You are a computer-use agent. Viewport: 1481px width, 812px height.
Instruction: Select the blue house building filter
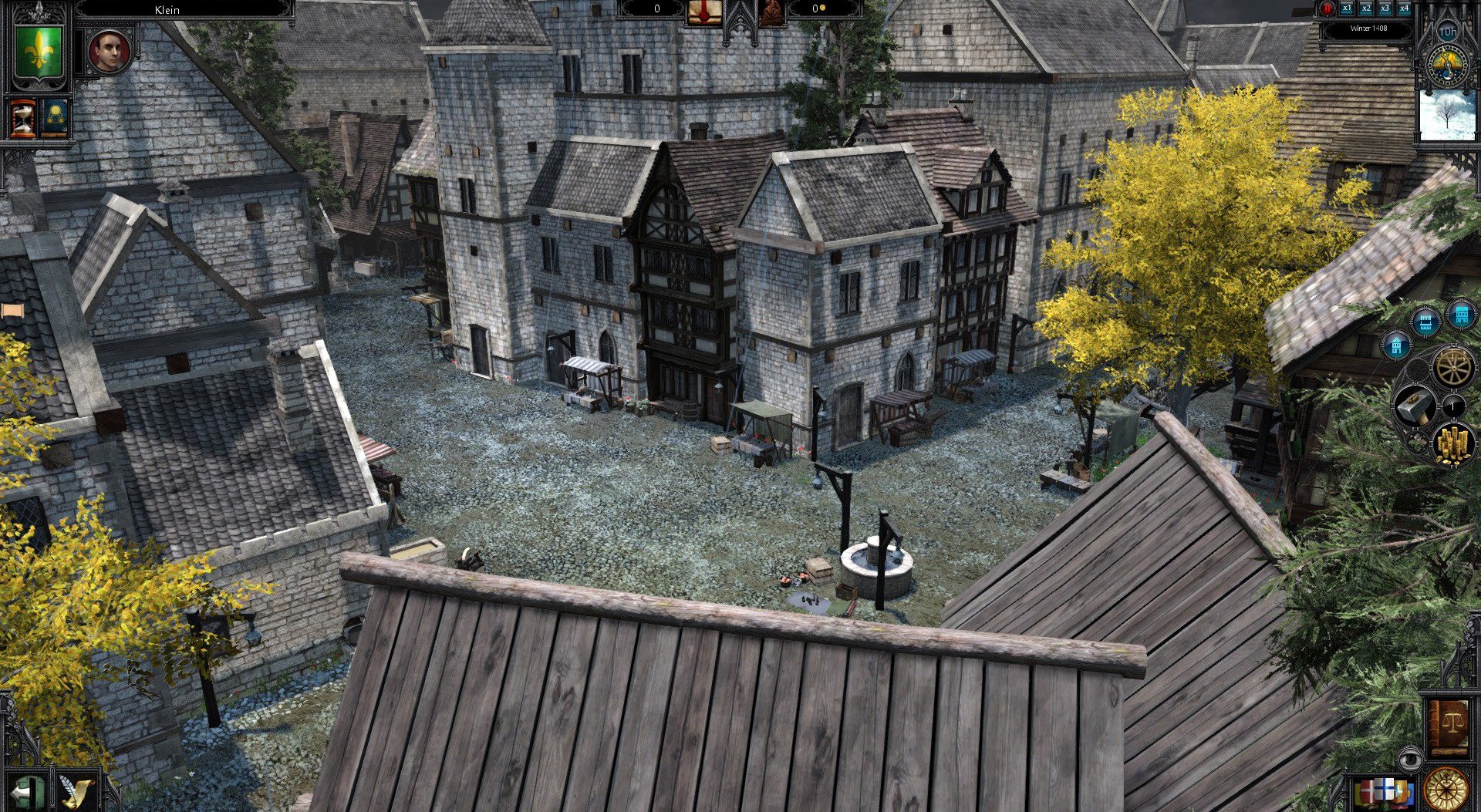[x=1397, y=345]
